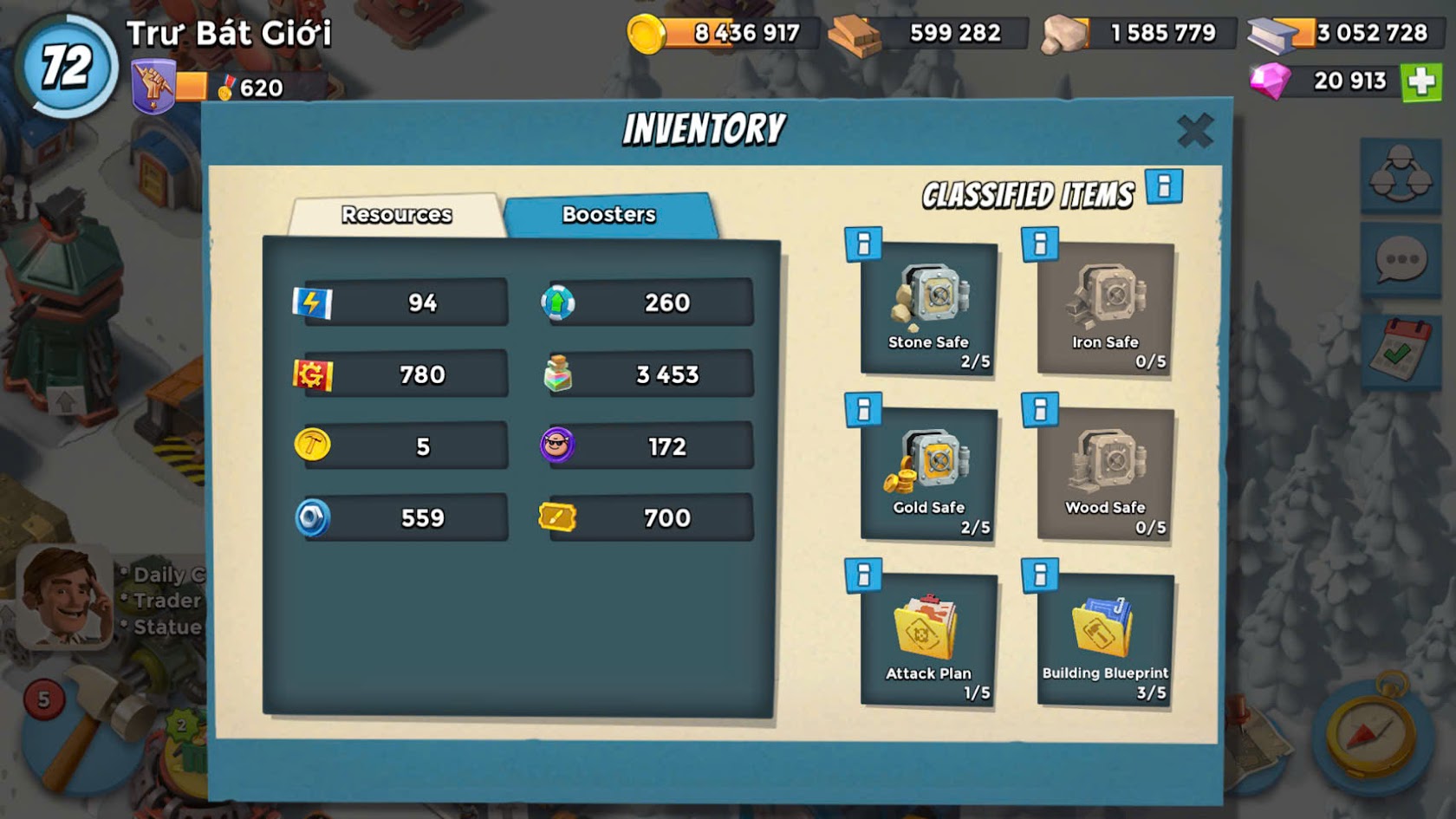
Task: Buy more gems with the green plus
Action: 1421,81
